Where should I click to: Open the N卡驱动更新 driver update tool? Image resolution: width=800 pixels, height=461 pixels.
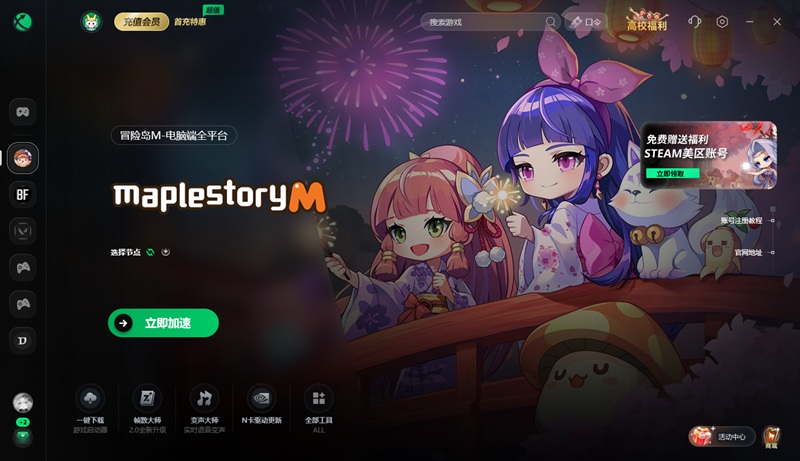pos(261,406)
